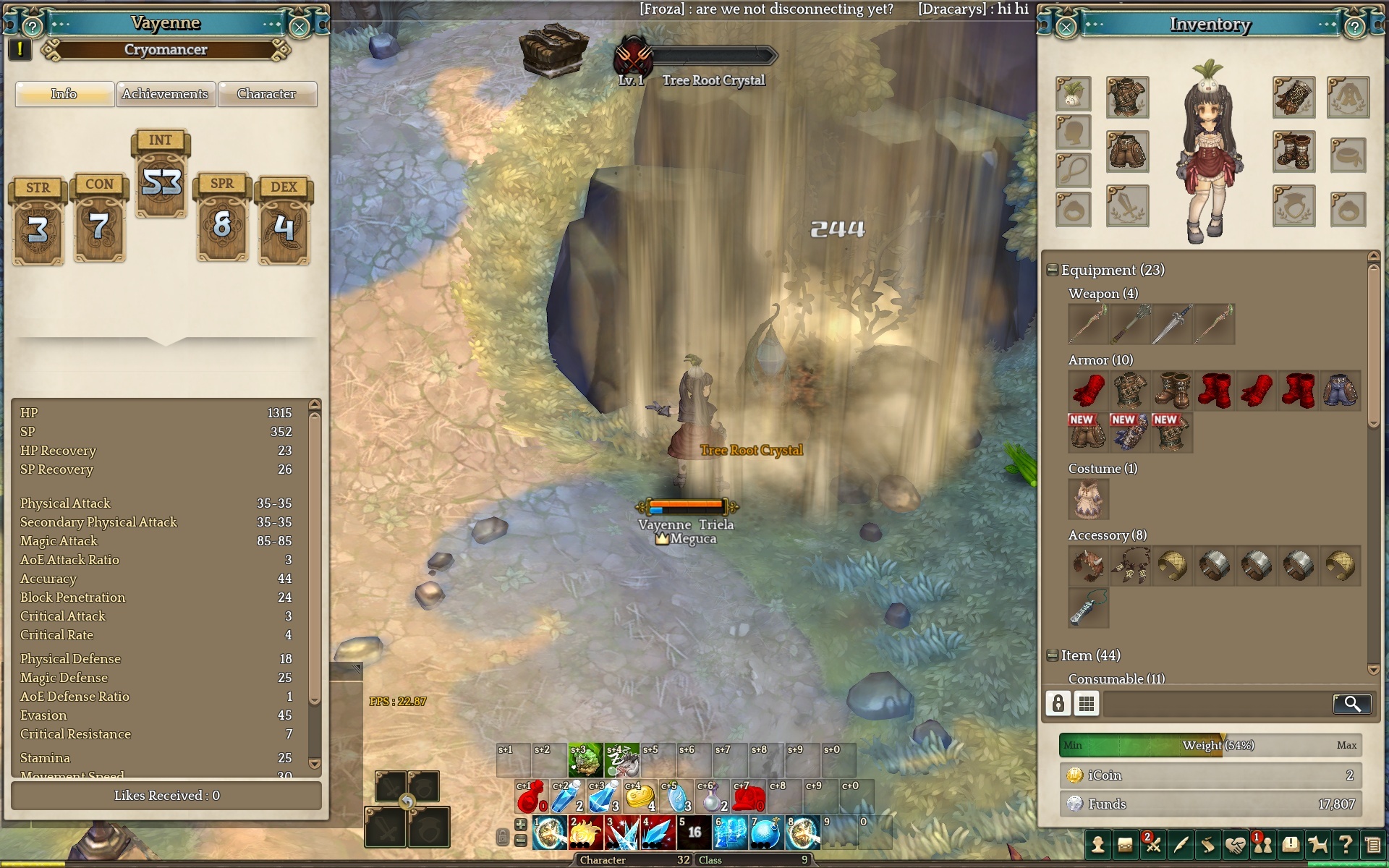This screenshot has width=1389, height=868.
Task: Open the Character tab
Action: pos(266,94)
